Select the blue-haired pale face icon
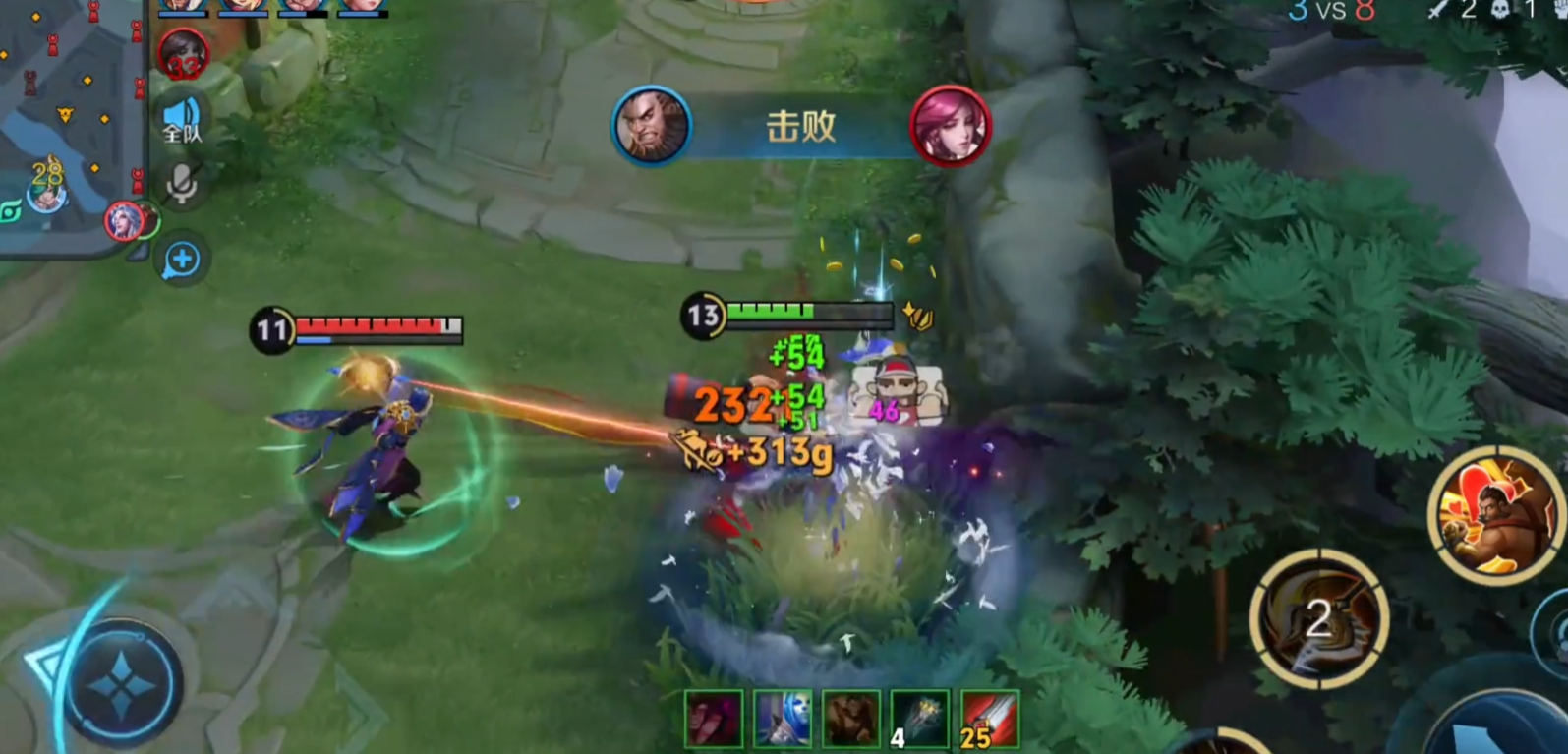Viewport: 1568px width, 754px height. 784,719
